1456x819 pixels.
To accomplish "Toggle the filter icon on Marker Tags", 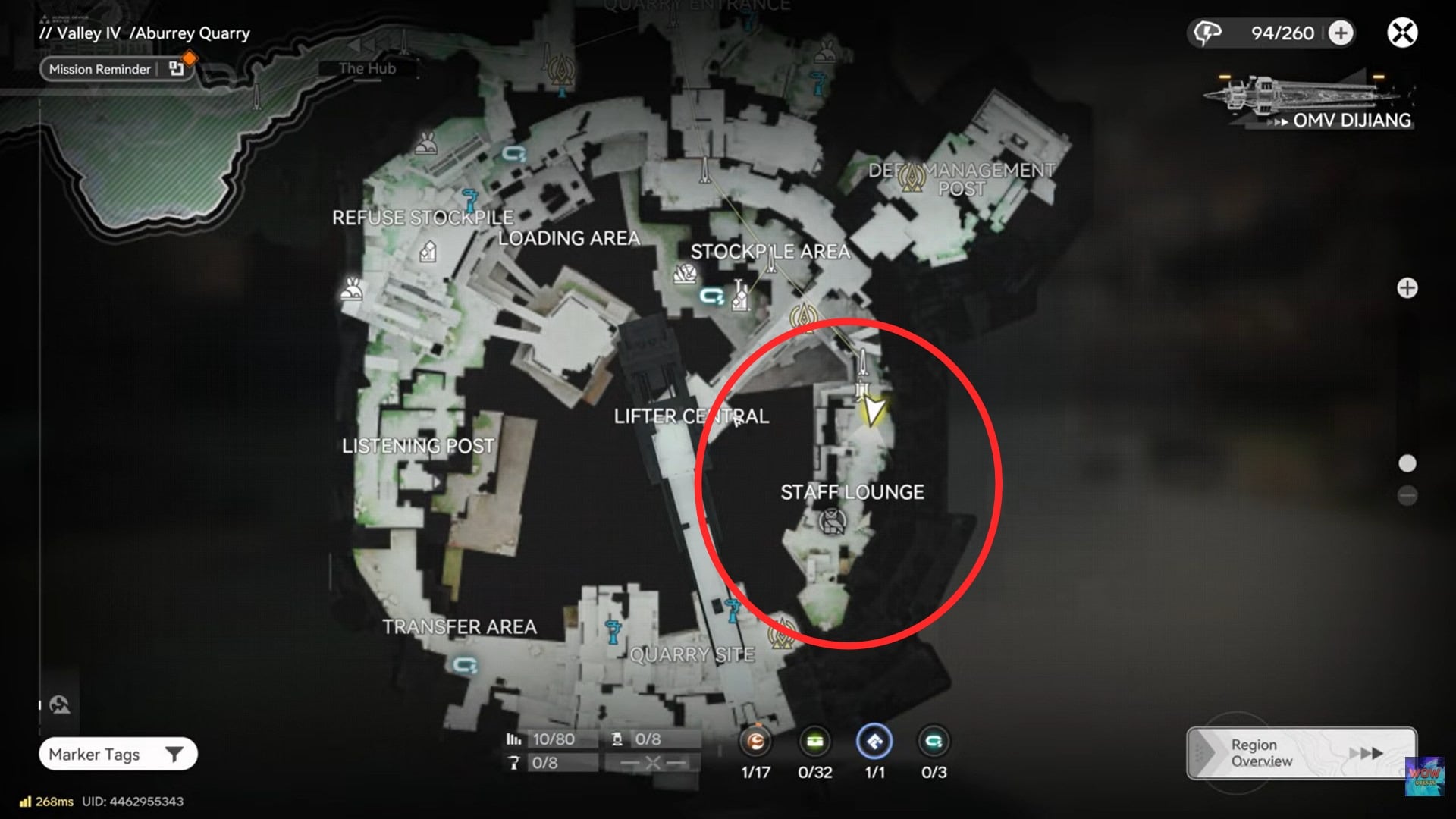I will tap(176, 754).
